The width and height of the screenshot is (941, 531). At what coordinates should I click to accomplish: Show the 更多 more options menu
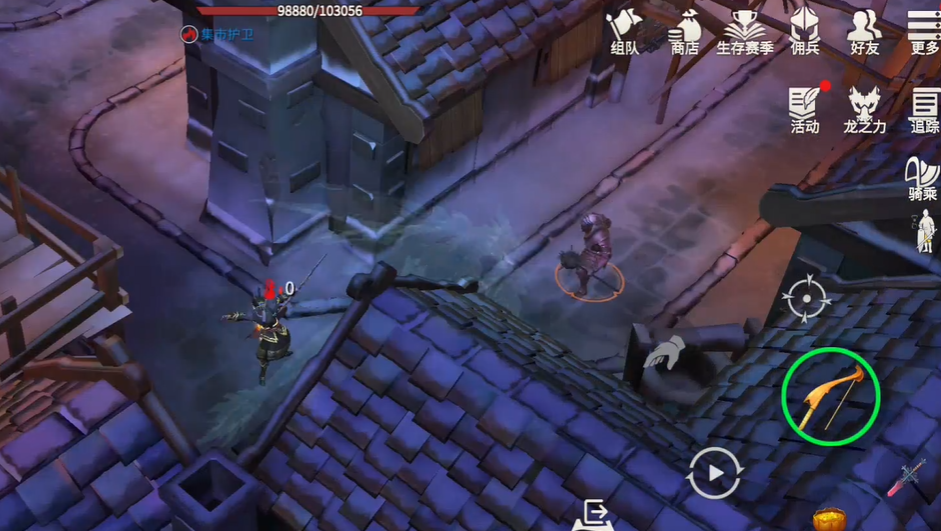tap(924, 30)
